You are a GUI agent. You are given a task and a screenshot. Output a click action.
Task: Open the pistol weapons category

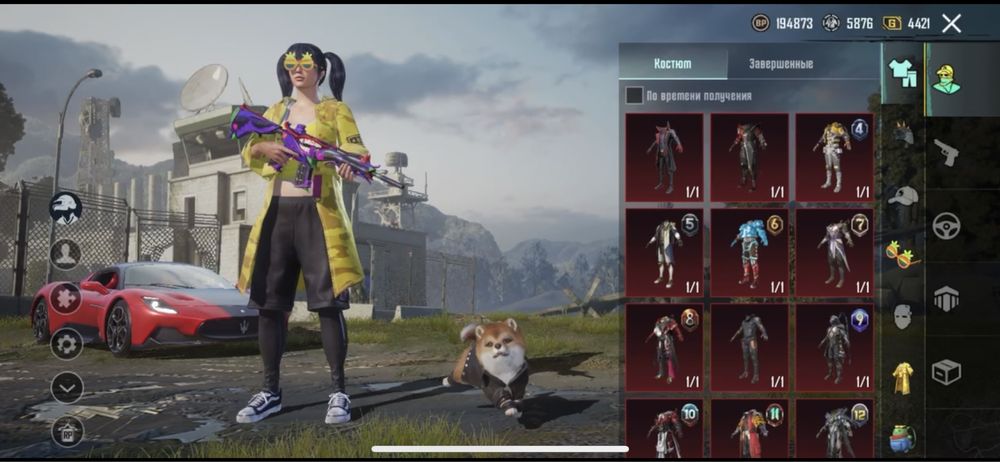(x=945, y=152)
